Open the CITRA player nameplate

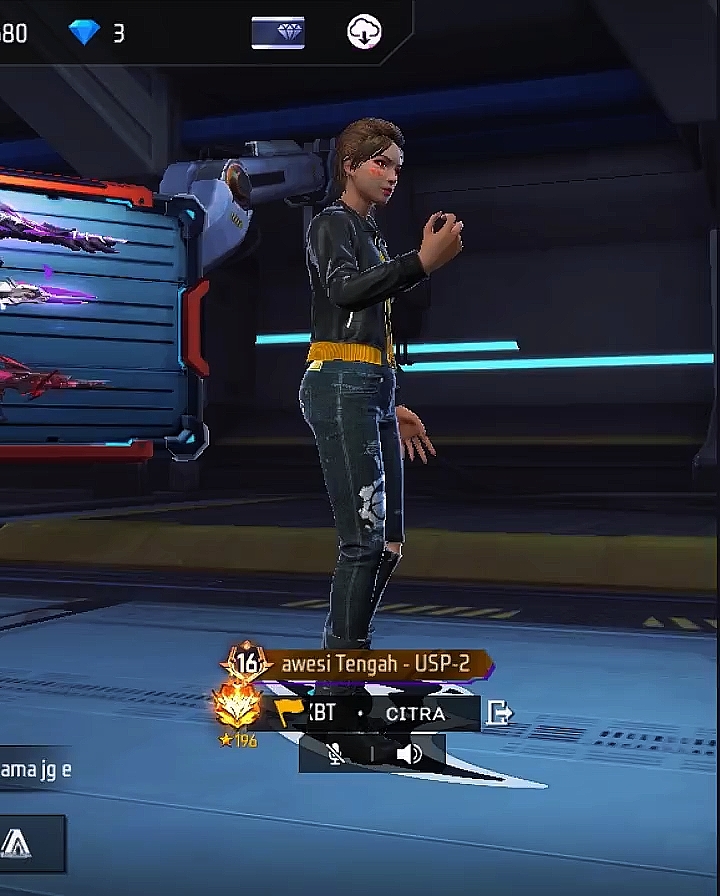click(415, 714)
